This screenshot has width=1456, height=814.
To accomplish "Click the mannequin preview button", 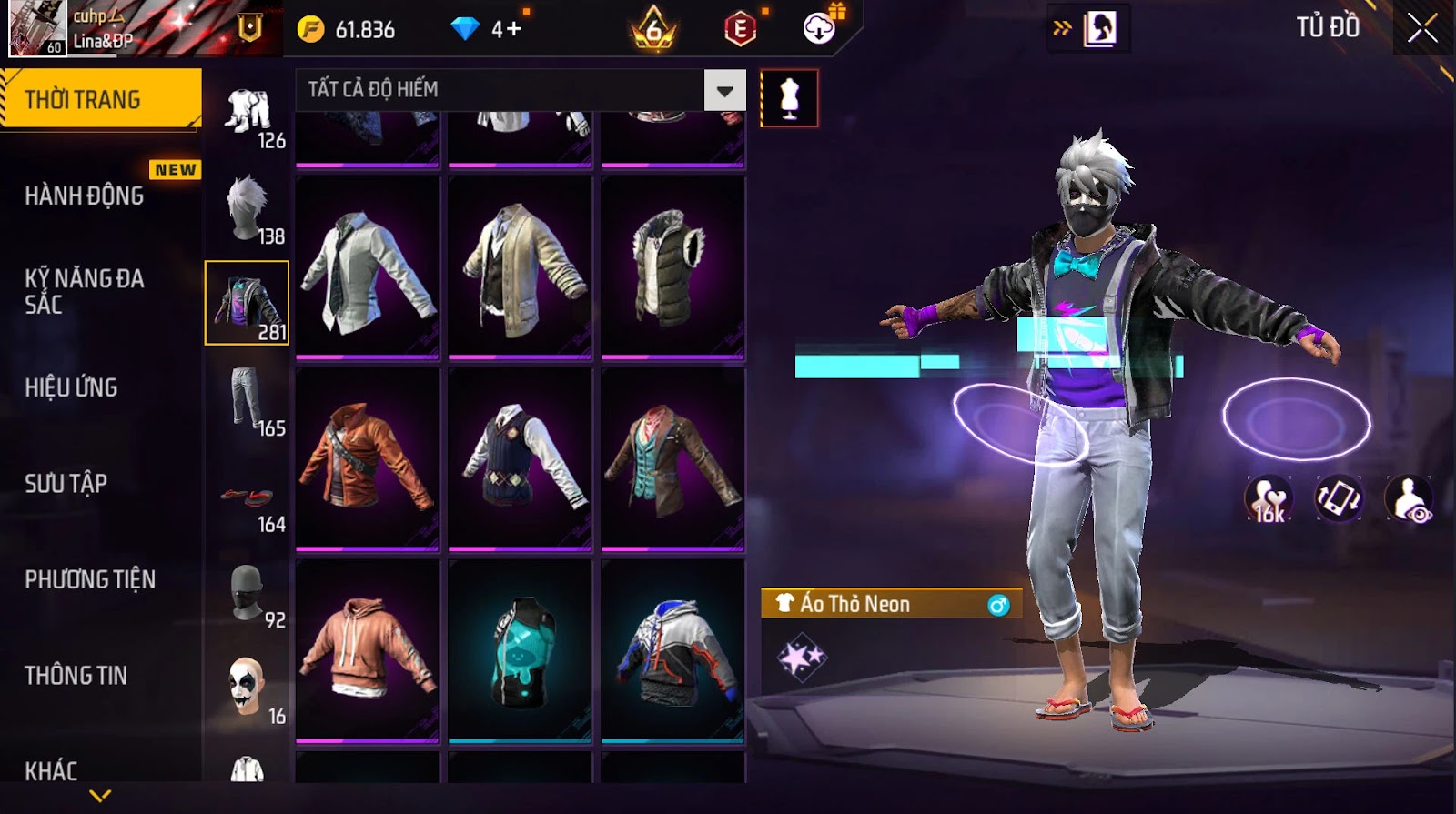I will (x=789, y=98).
